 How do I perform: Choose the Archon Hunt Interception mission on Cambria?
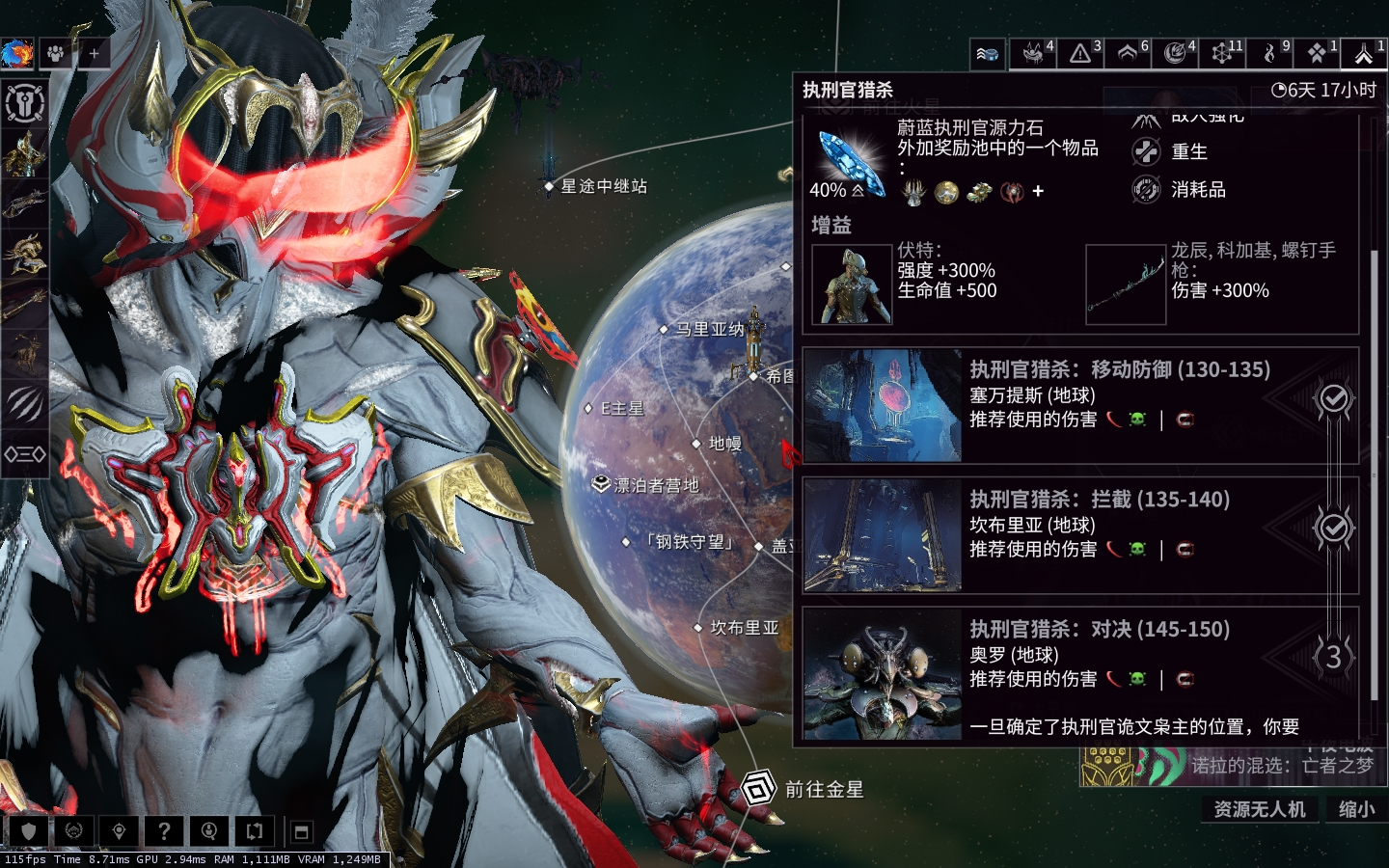1080,534
